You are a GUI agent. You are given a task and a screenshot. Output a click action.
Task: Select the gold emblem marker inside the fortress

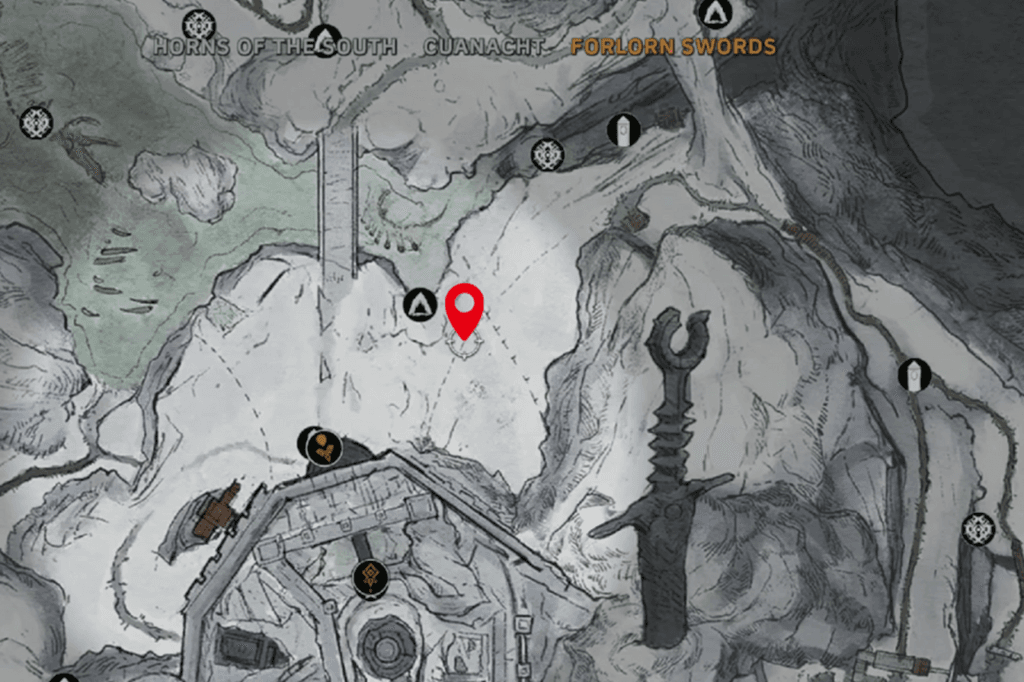click(x=370, y=578)
